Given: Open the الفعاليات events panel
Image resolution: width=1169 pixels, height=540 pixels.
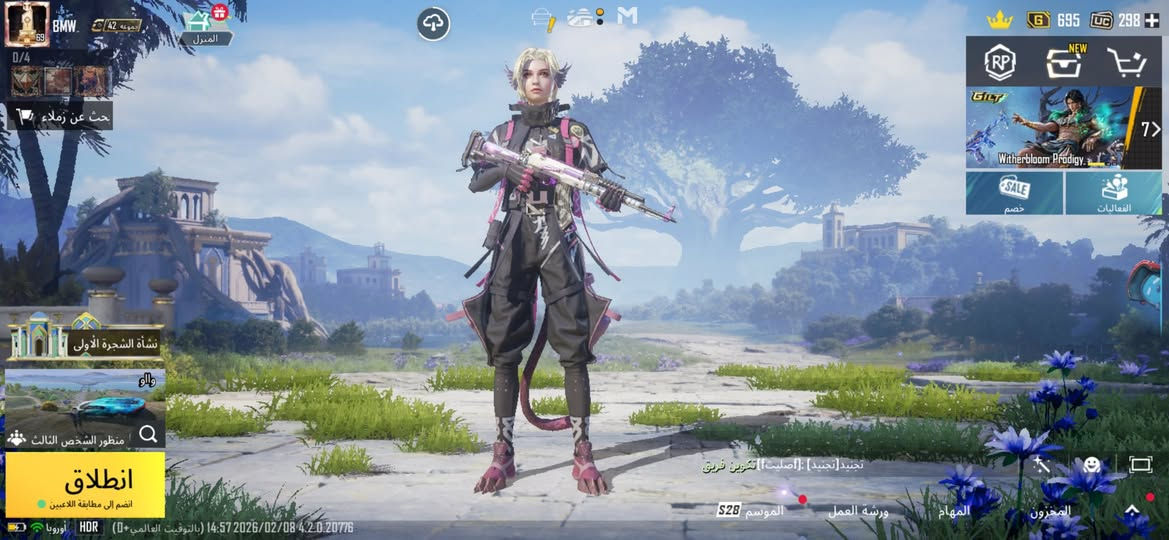Looking at the screenshot, I should point(1114,193).
